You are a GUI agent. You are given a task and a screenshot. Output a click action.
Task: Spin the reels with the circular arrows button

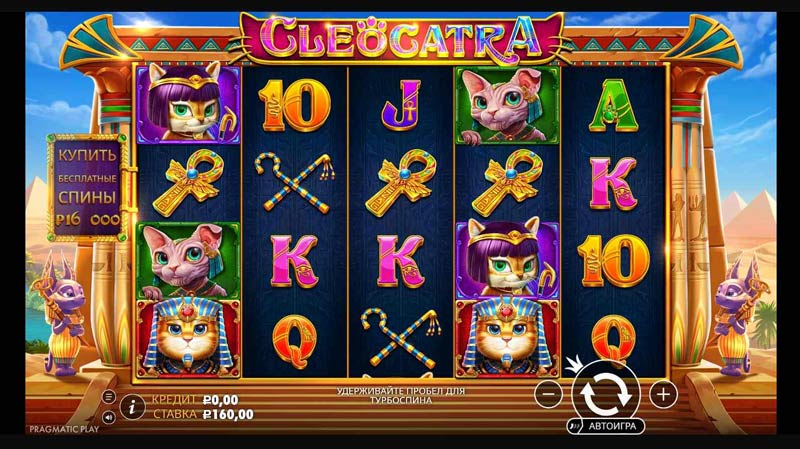tap(606, 393)
